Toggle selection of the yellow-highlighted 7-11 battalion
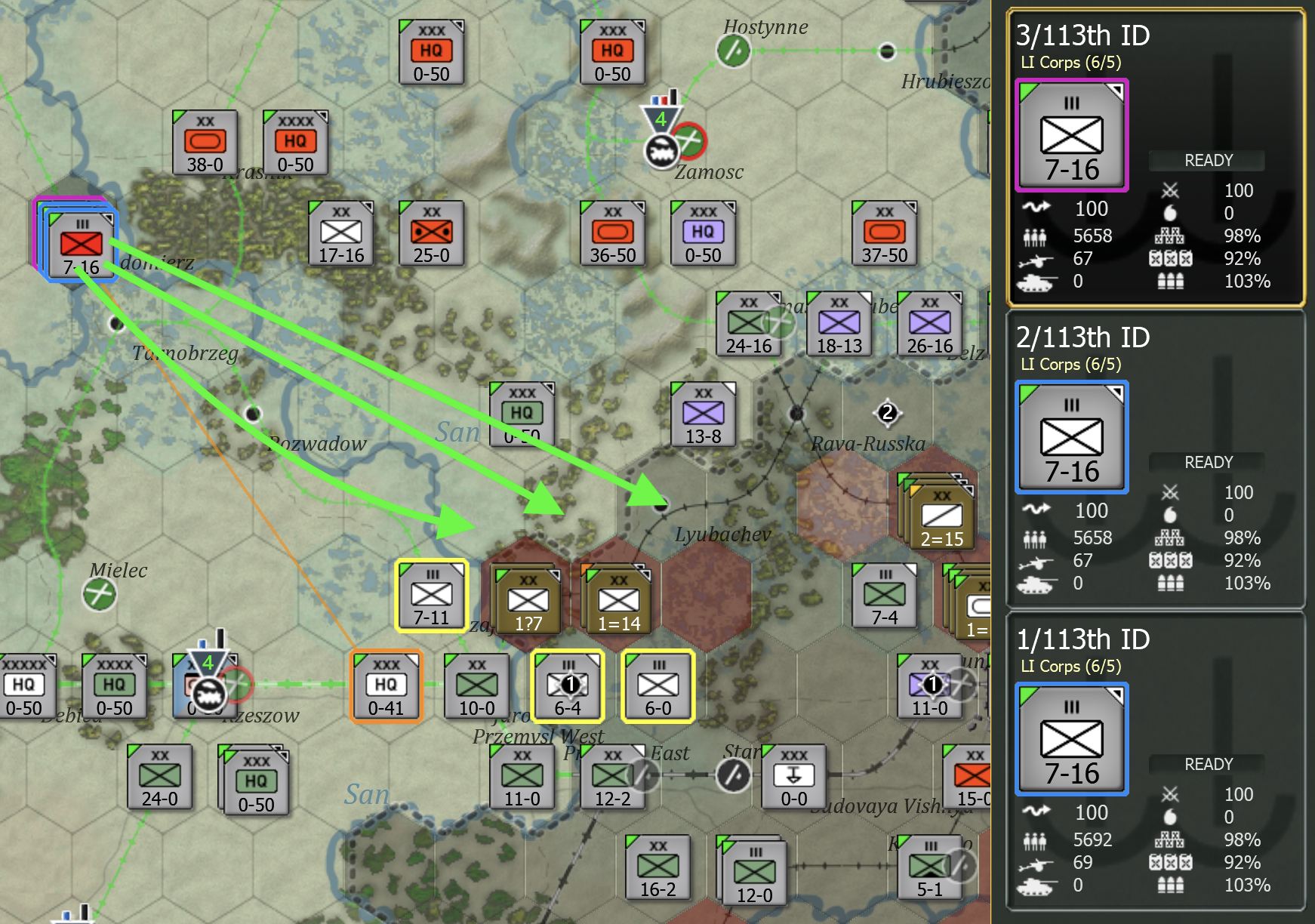The width and height of the screenshot is (1315, 924). [x=431, y=596]
